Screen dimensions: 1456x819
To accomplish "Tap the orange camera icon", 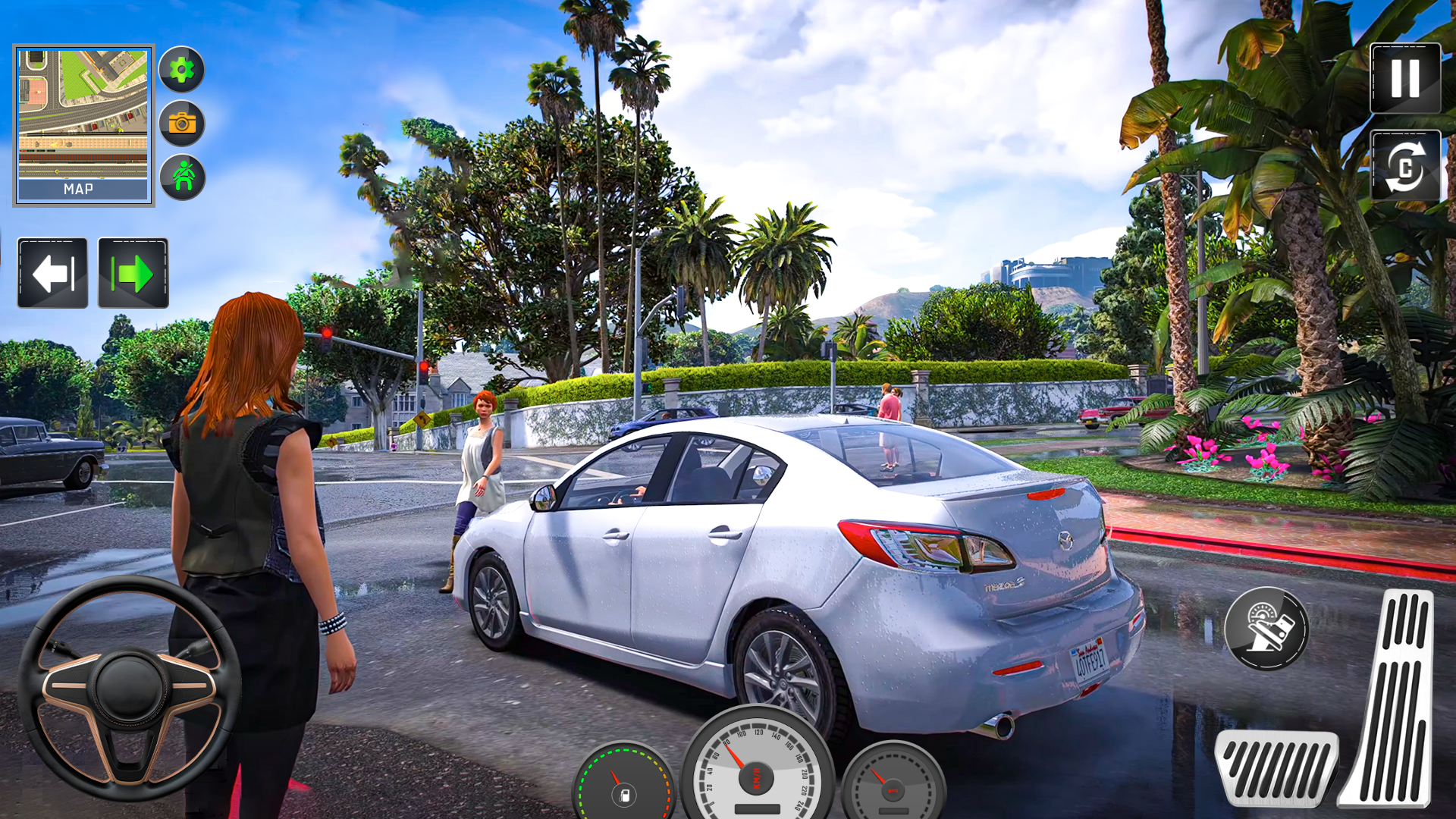I will coord(181,123).
